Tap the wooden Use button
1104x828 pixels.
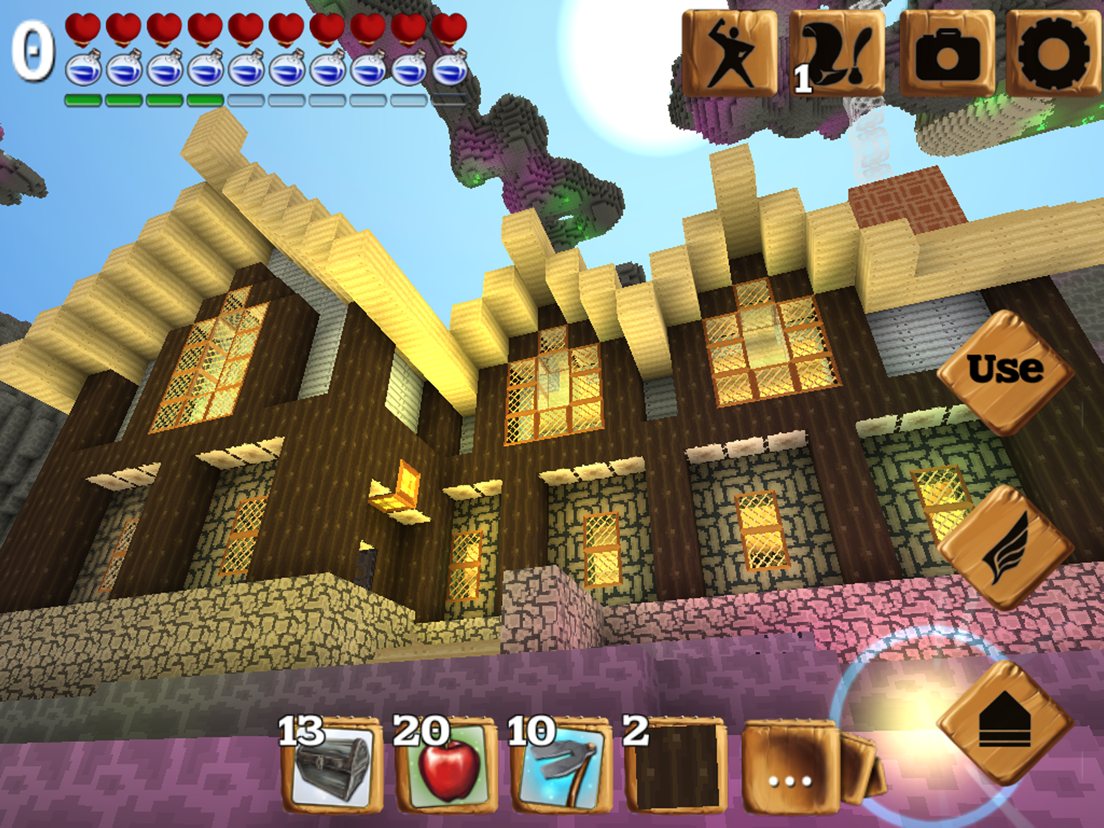(1005, 371)
